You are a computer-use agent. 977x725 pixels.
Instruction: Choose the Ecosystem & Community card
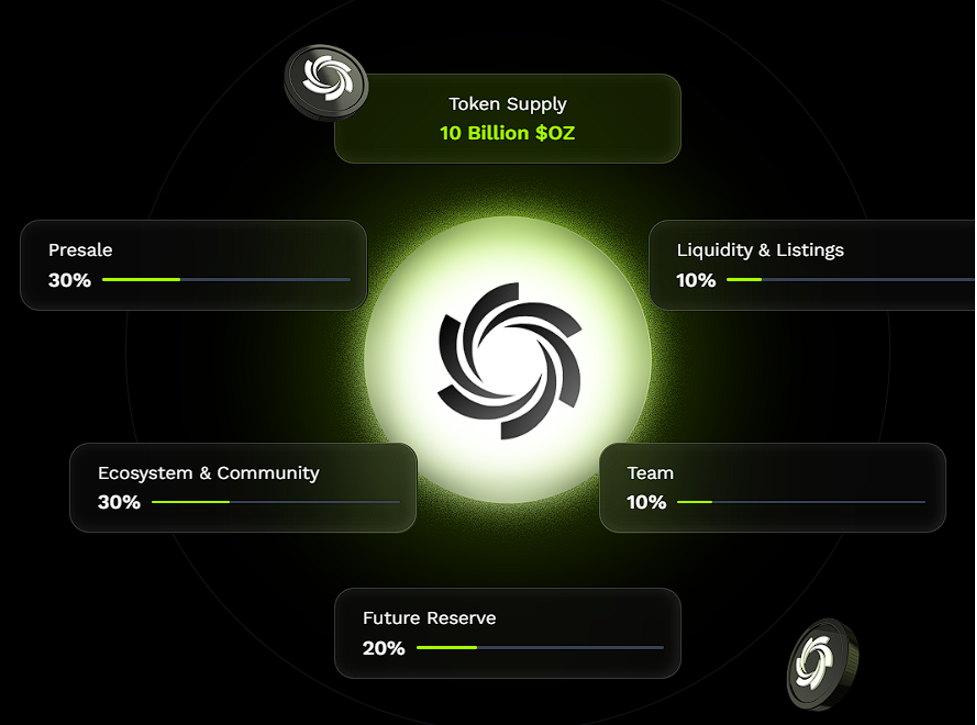[x=243, y=487]
